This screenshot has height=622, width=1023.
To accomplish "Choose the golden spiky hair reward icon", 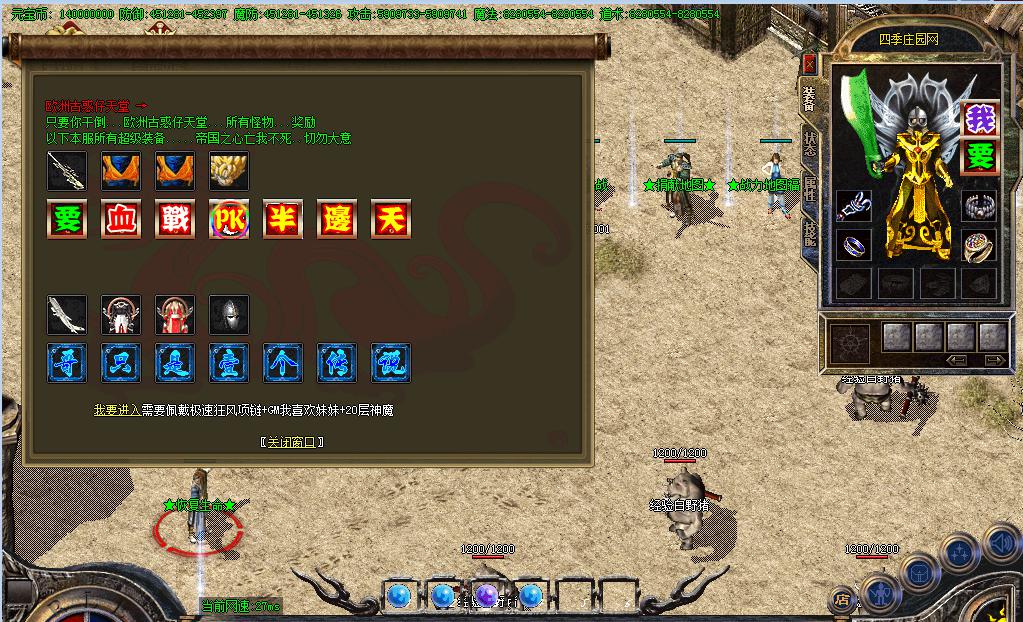I will (228, 171).
